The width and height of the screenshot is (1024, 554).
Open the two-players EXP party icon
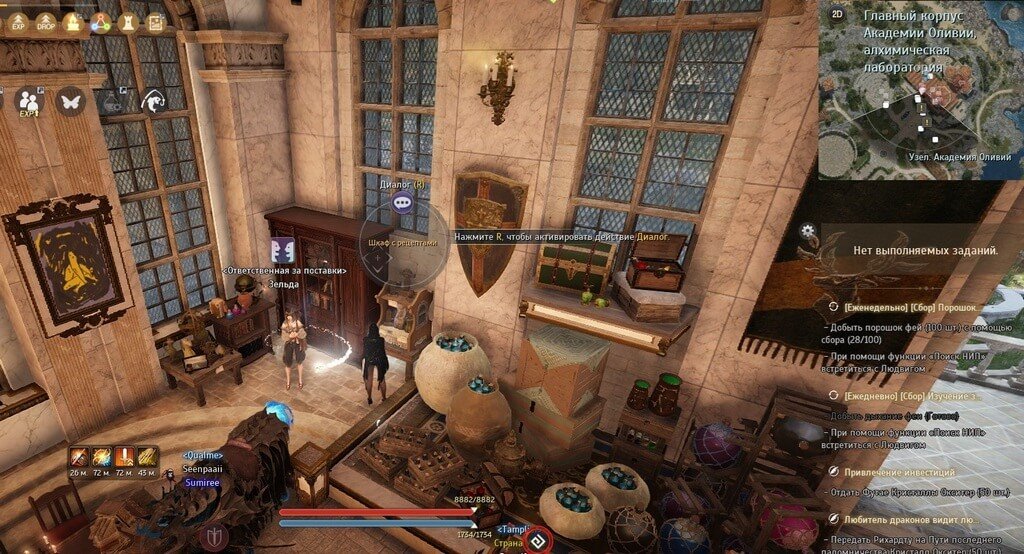28,101
